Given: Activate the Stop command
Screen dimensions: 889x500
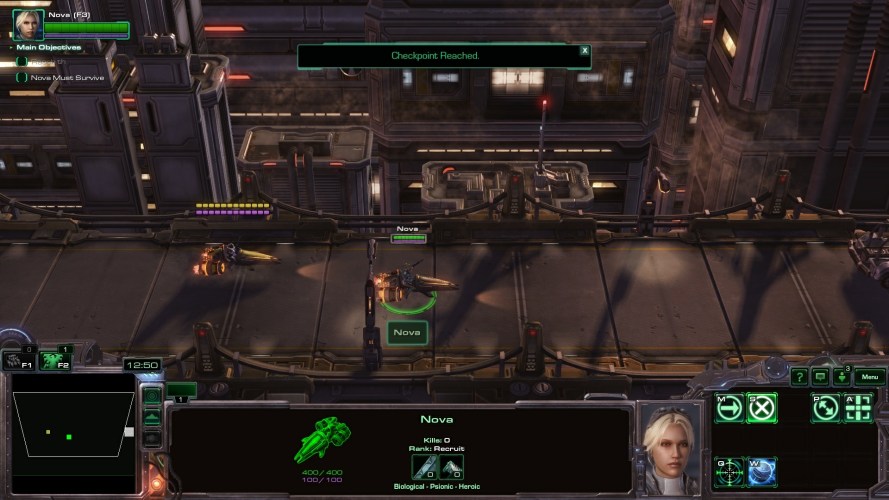Looking at the screenshot, I should (763, 407).
